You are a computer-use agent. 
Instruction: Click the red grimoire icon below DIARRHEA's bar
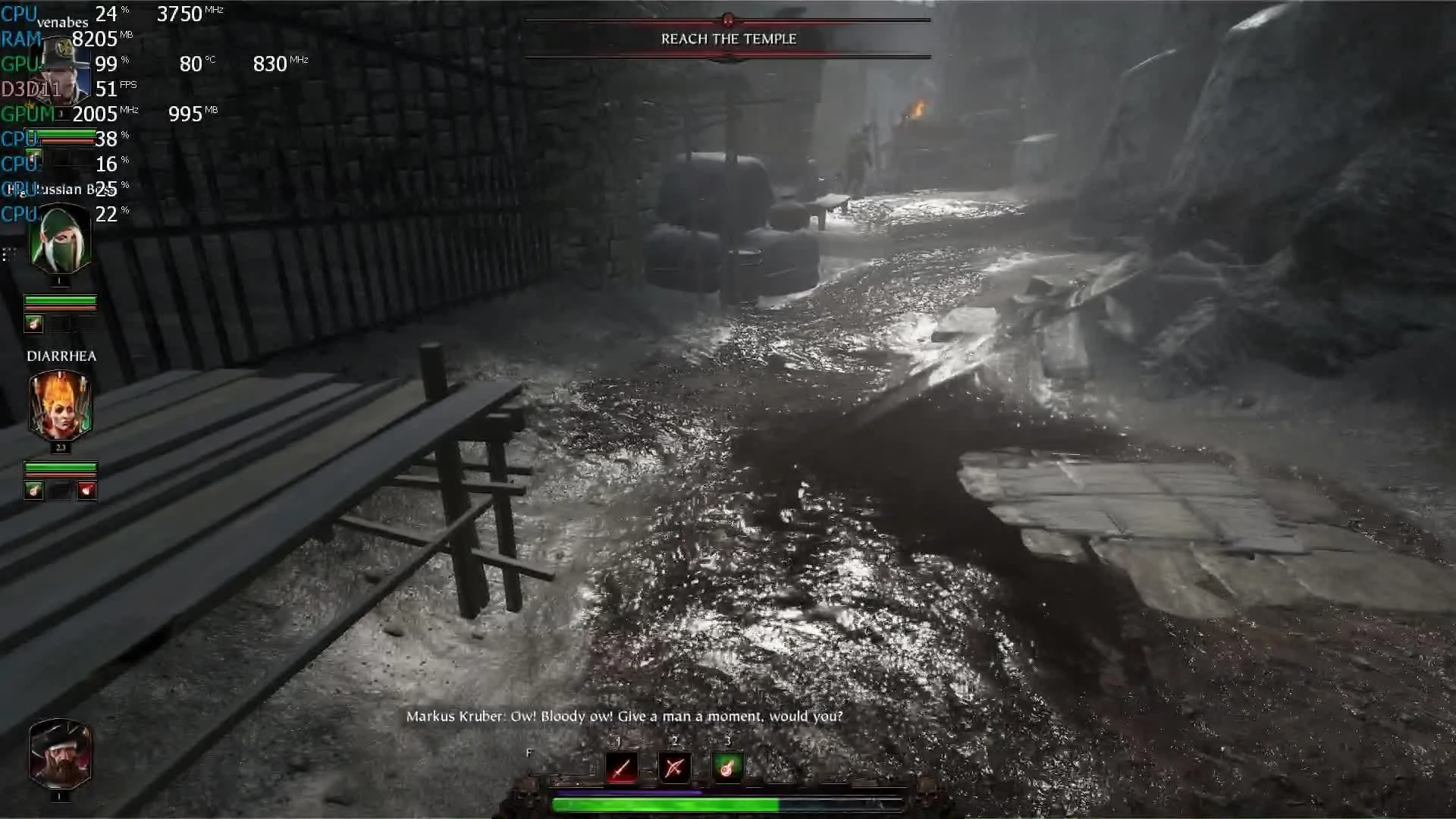click(86, 490)
